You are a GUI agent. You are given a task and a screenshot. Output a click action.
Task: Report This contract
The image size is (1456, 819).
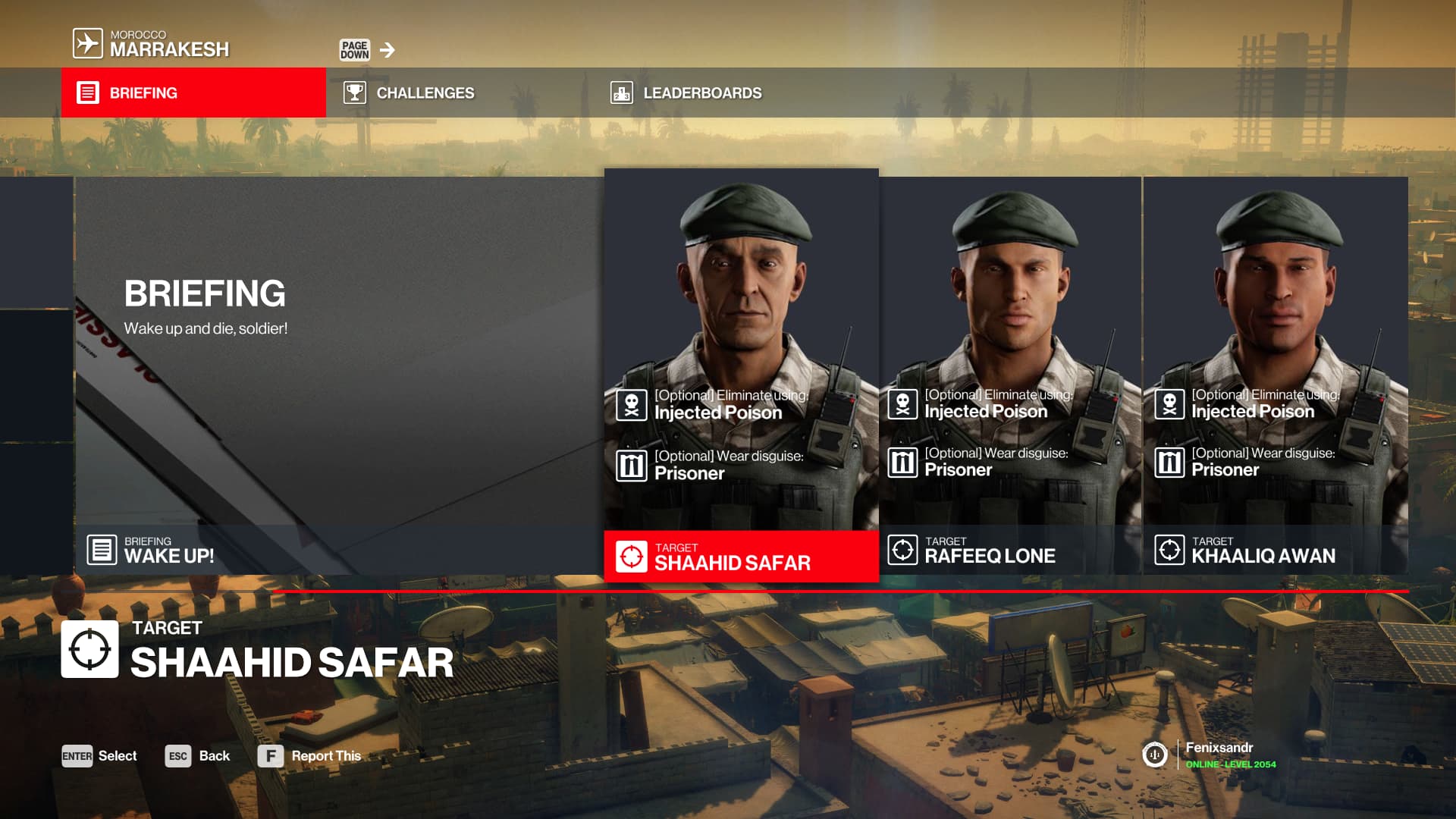309,756
